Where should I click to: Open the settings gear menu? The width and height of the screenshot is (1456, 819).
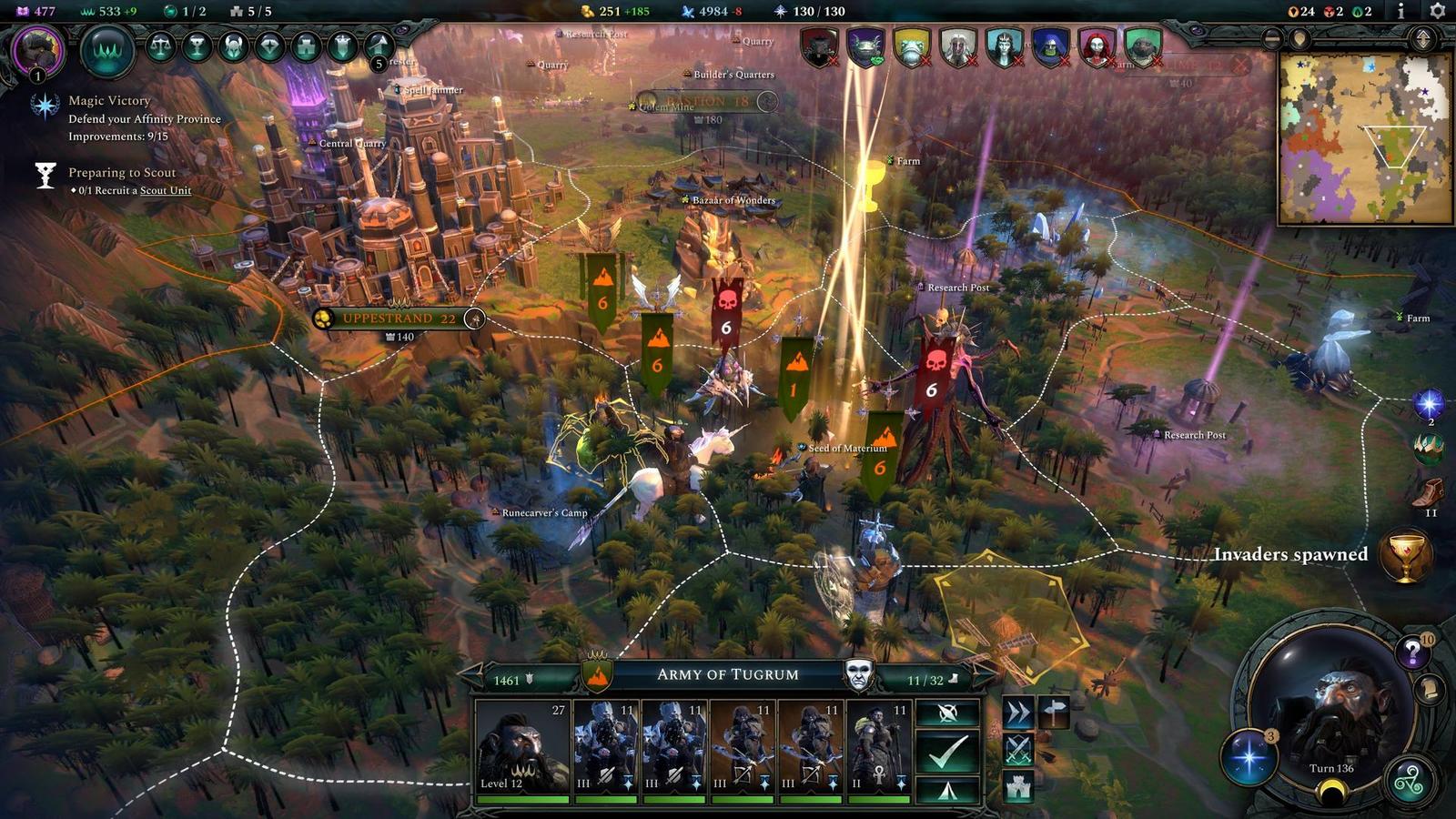(1437, 11)
